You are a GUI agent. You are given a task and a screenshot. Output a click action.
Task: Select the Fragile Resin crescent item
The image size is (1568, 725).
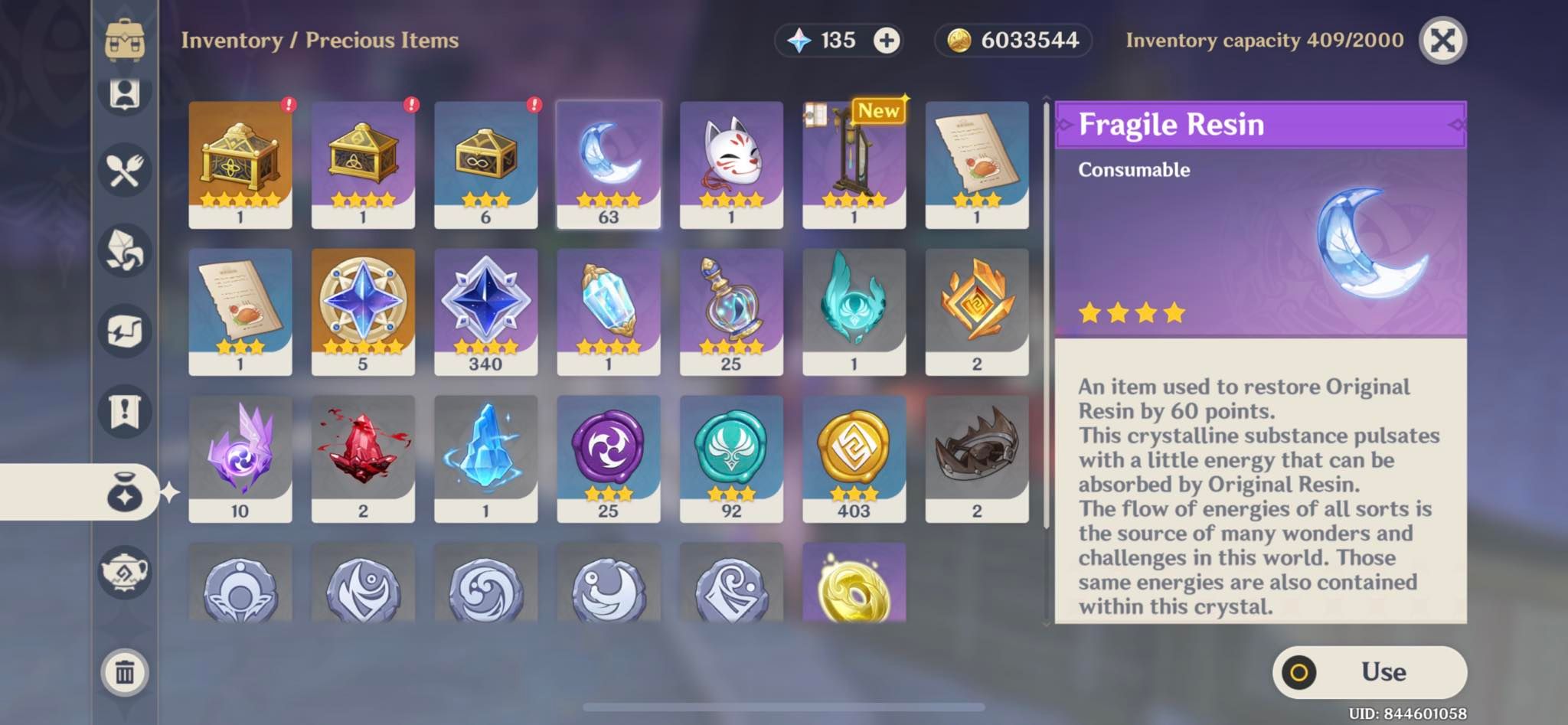click(x=609, y=161)
